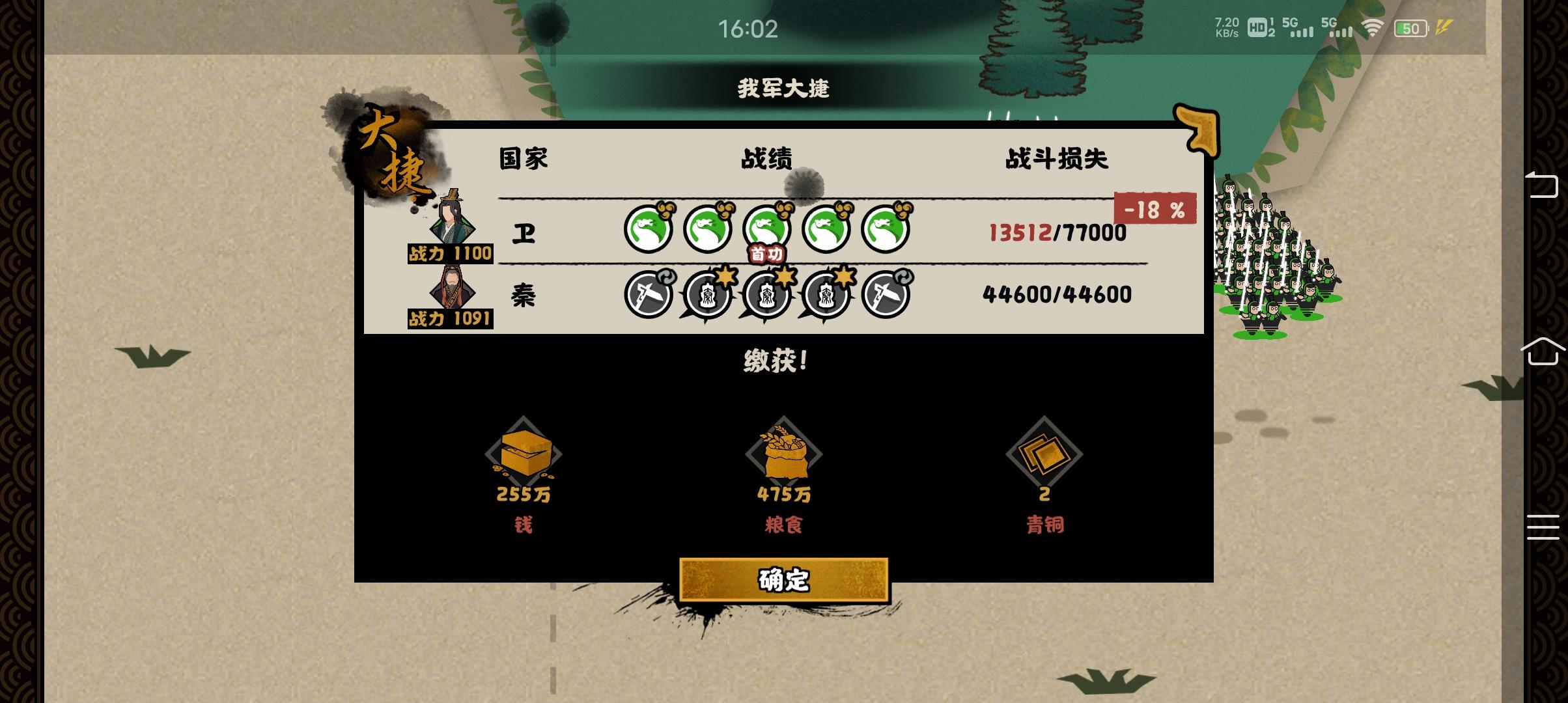The height and width of the screenshot is (703, 1568).
Task: Open the recent apps menu at bottom right
Action: (x=1542, y=529)
